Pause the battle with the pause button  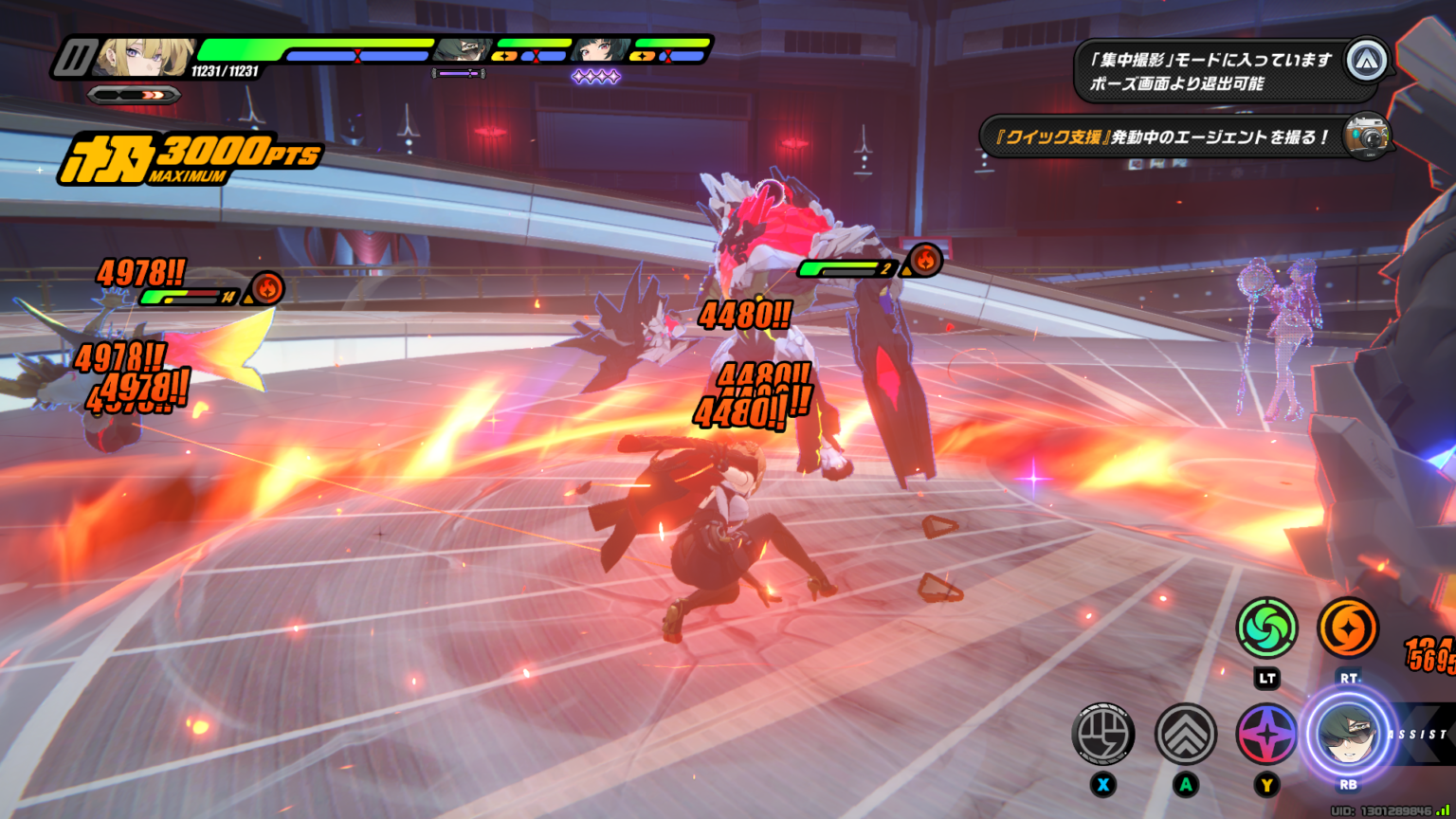coord(72,57)
